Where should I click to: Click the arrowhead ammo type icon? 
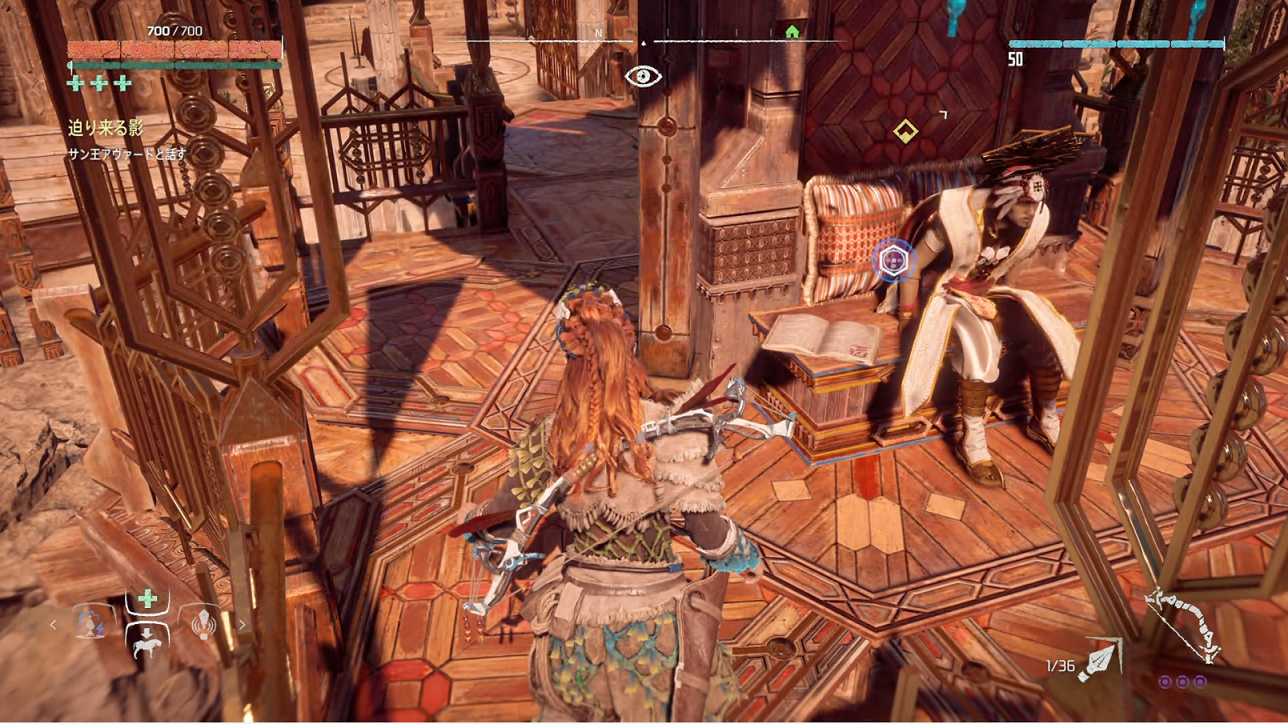1099,660
